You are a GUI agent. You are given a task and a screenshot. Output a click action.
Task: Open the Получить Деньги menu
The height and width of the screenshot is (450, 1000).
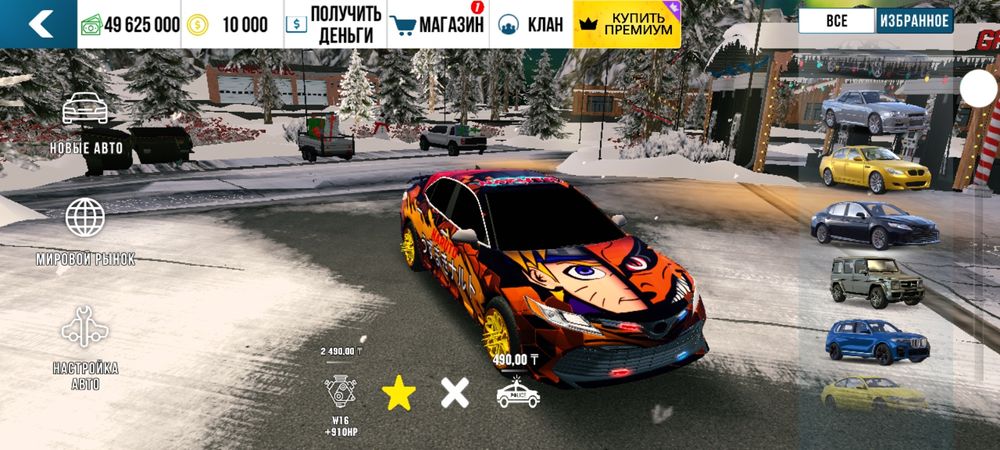[x=332, y=24]
